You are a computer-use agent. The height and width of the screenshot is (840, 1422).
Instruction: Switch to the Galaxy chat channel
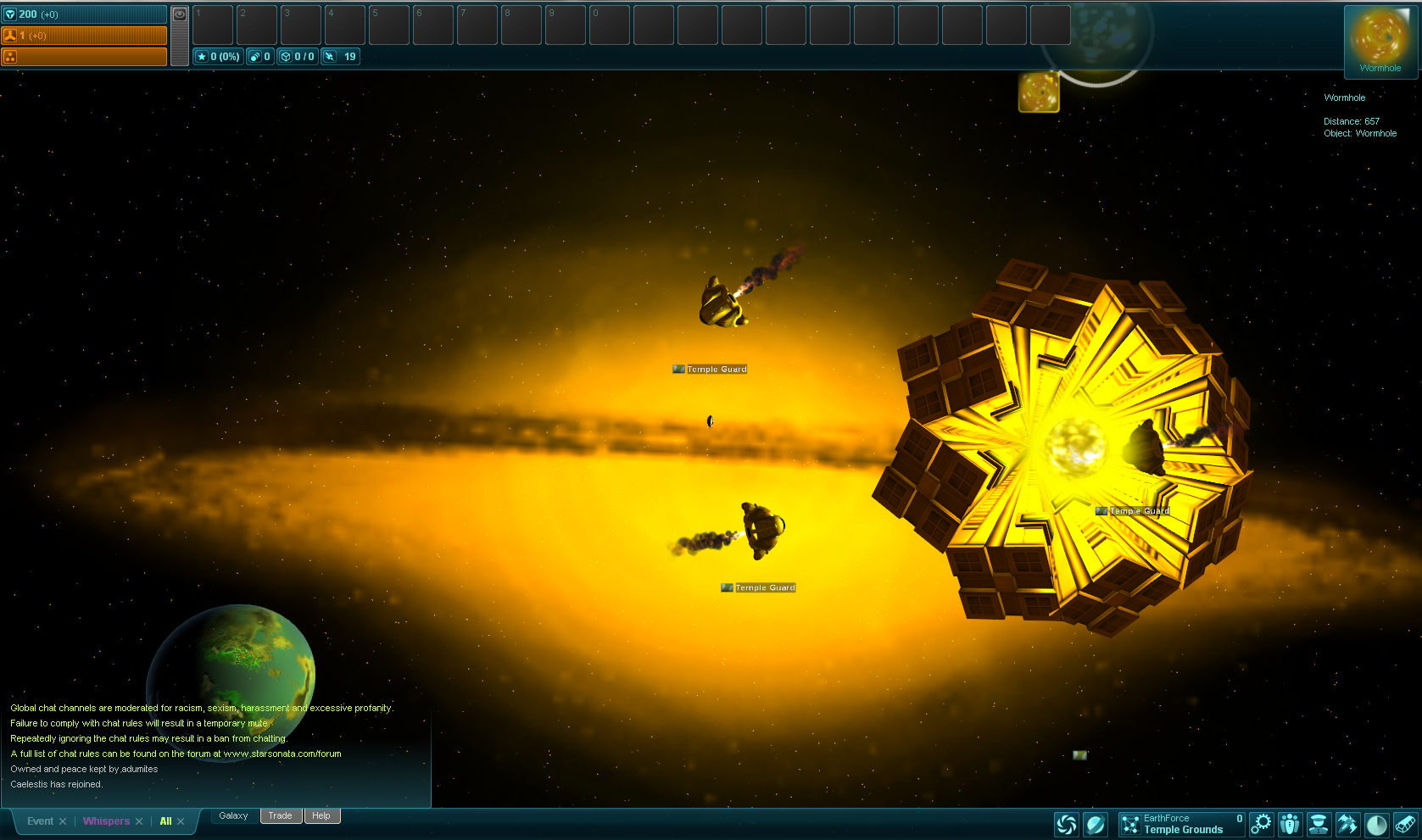point(233,816)
